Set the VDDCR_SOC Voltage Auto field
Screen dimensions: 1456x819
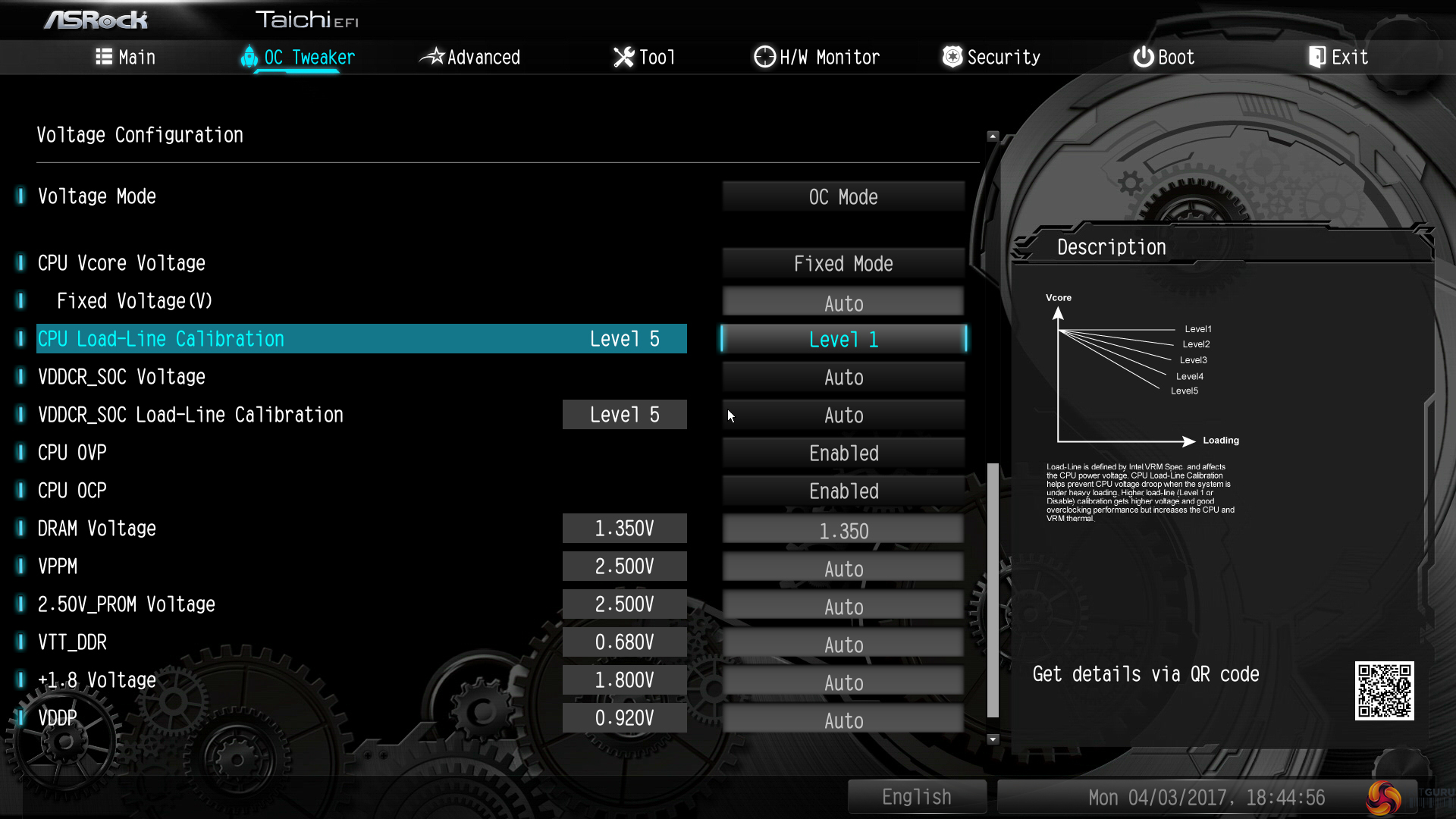[x=843, y=377]
